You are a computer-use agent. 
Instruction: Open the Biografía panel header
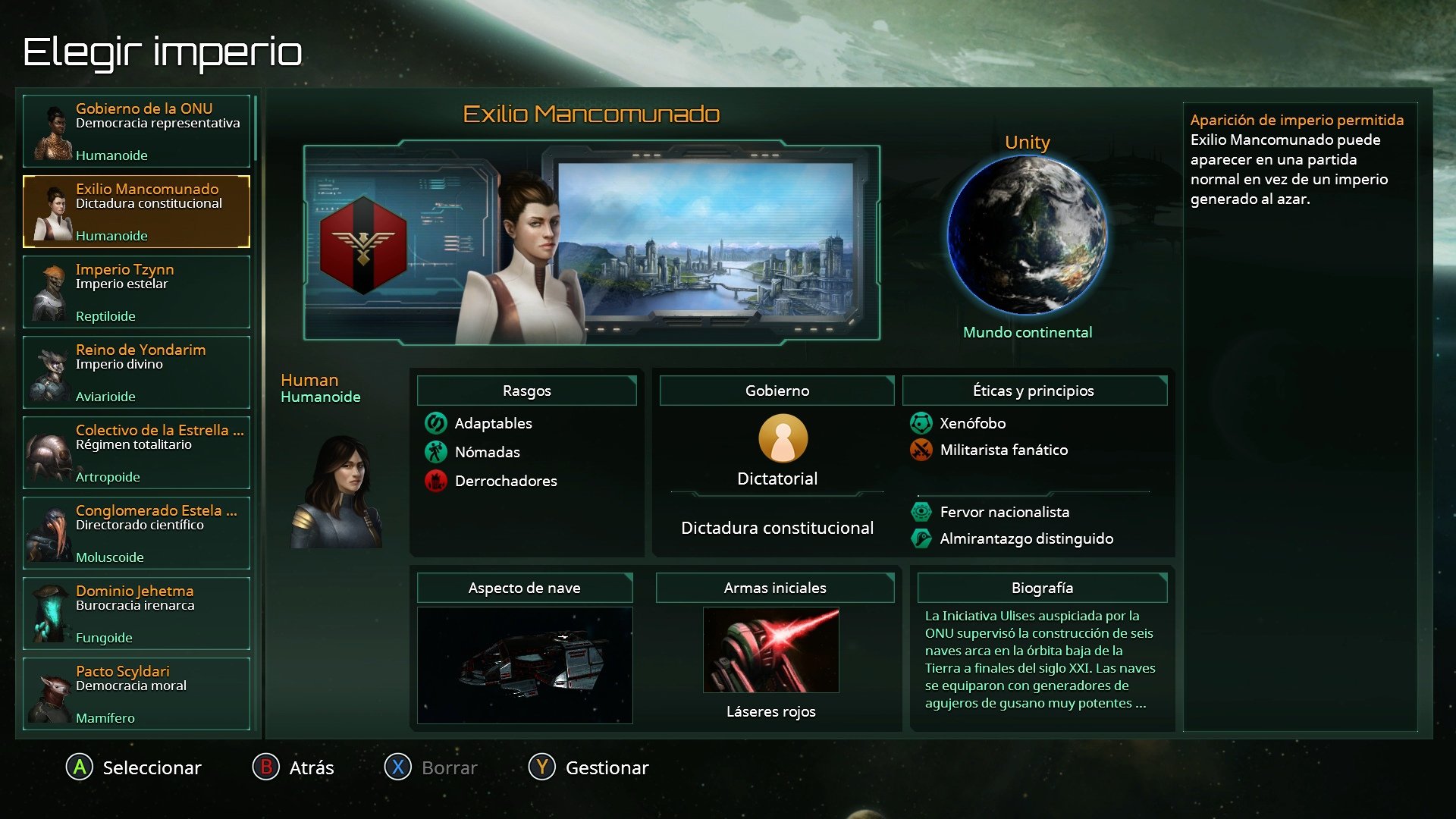coord(1042,588)
